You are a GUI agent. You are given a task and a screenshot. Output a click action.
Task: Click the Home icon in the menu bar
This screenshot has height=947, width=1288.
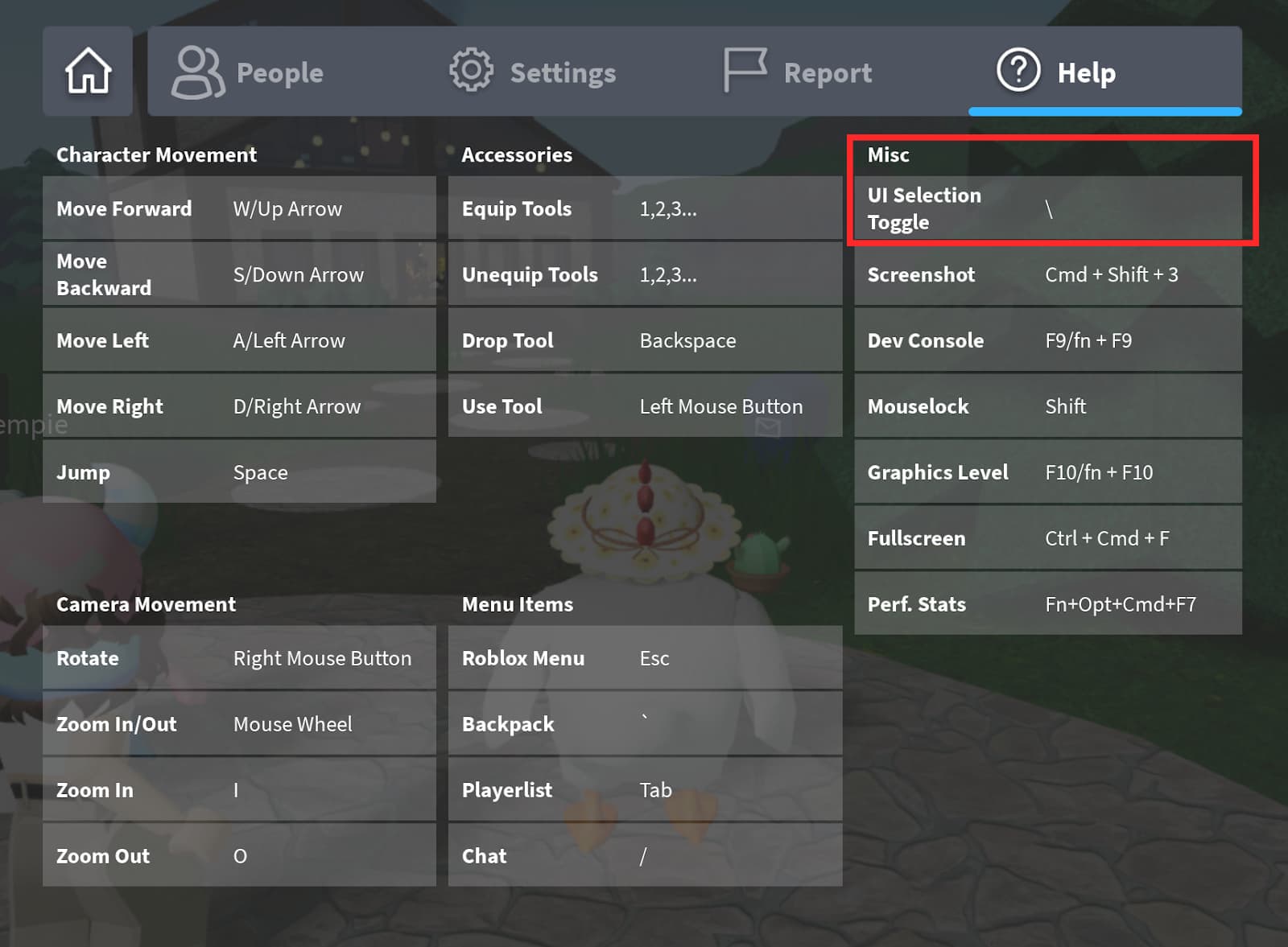(x=87, y=71)
